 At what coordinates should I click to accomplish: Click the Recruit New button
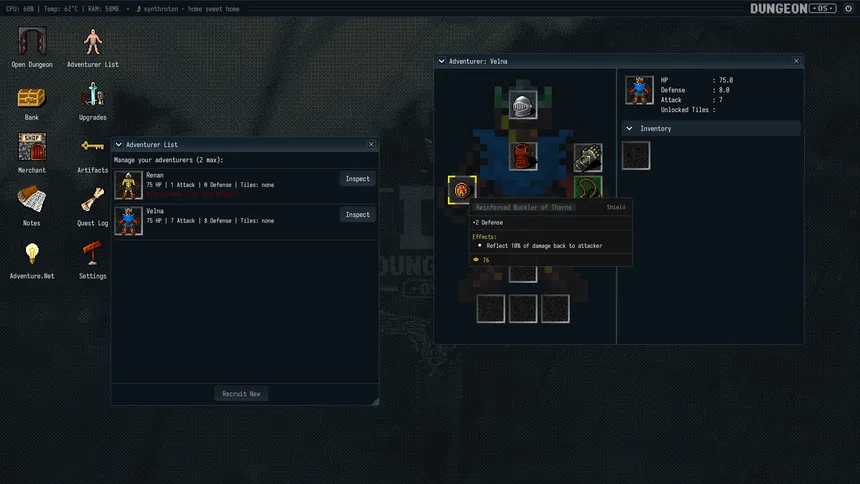[x=241, y=394]
